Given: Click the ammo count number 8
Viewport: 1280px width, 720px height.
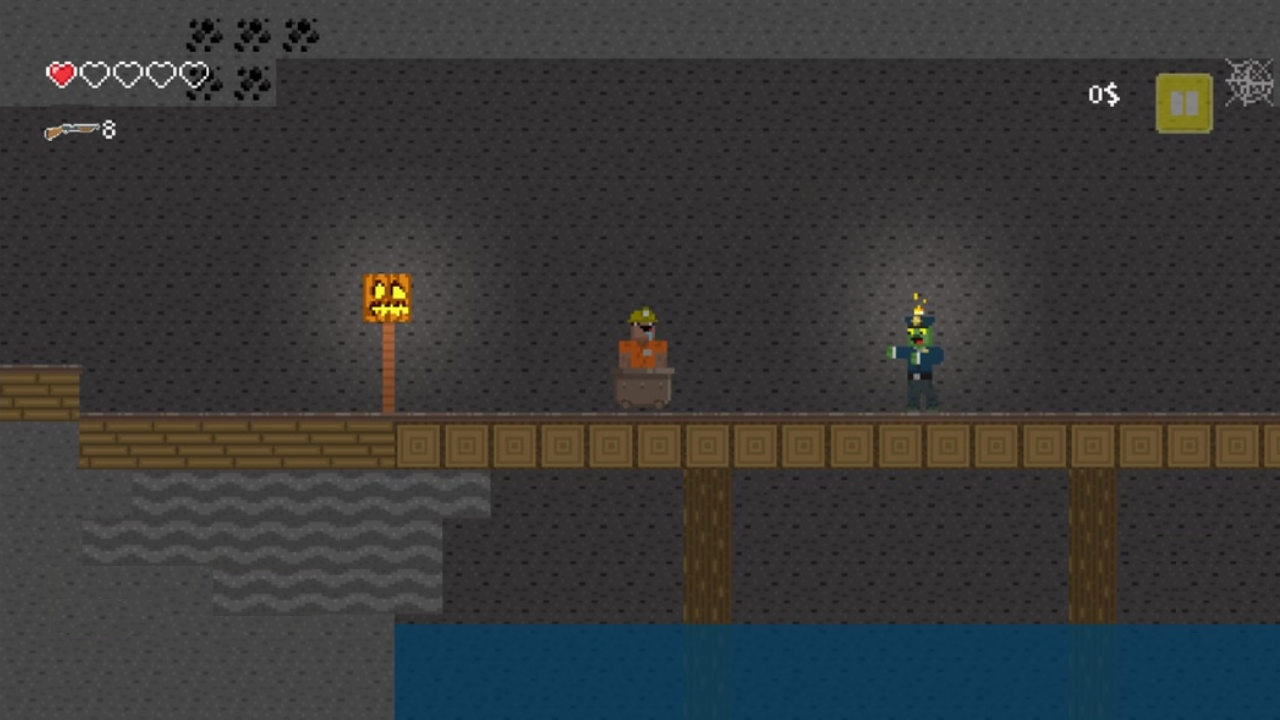Looking at the screenshot, I should coord(108,129).
